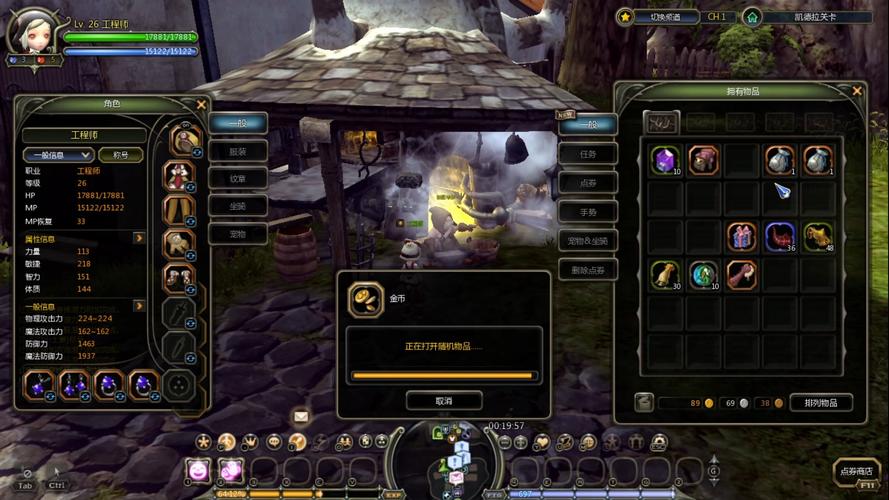Close the inventory (拥有物品) window

tap(857, 91)
